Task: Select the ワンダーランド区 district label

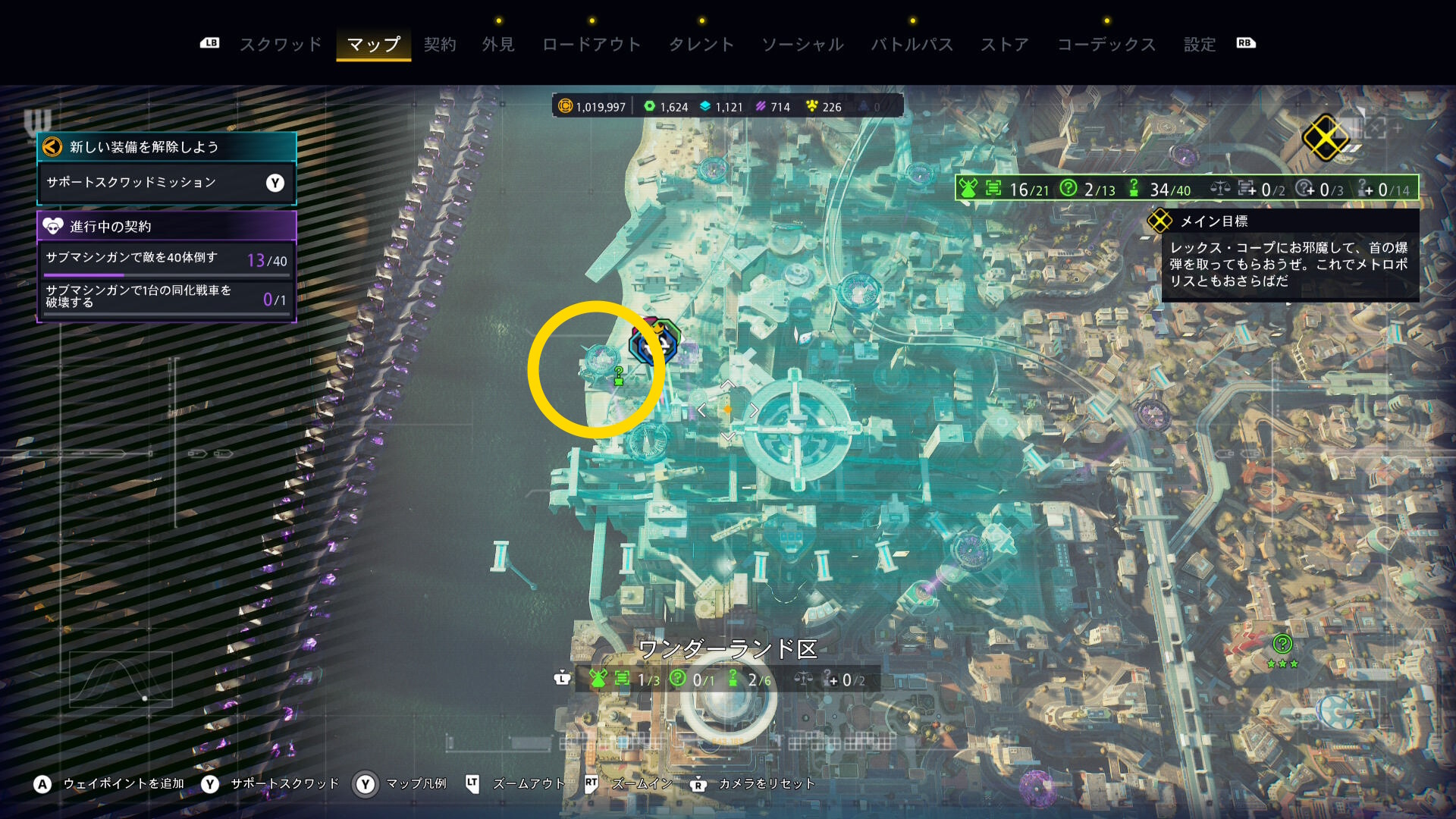Action: [x=727, y=649]
